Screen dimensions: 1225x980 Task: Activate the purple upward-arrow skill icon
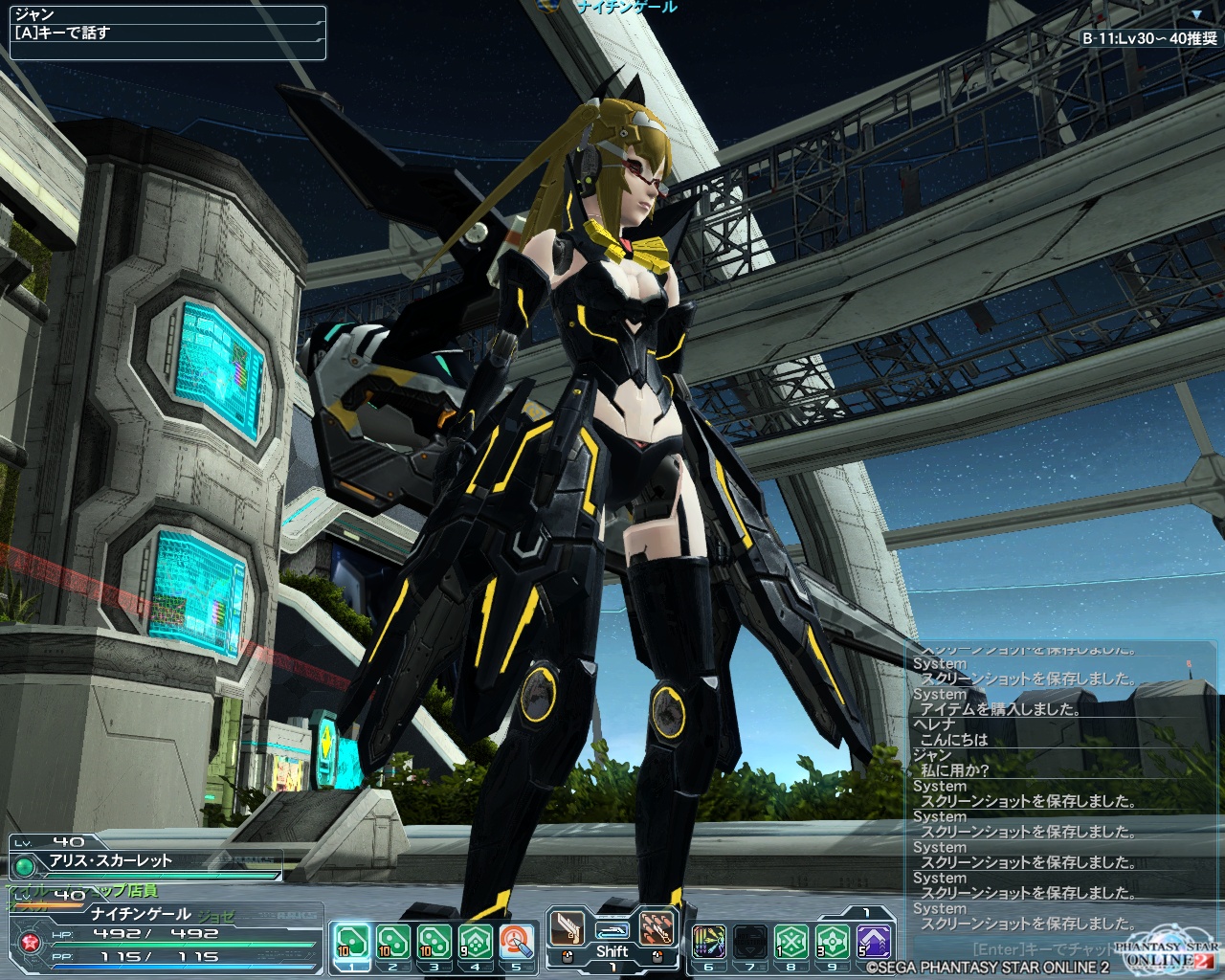point(873,942)
